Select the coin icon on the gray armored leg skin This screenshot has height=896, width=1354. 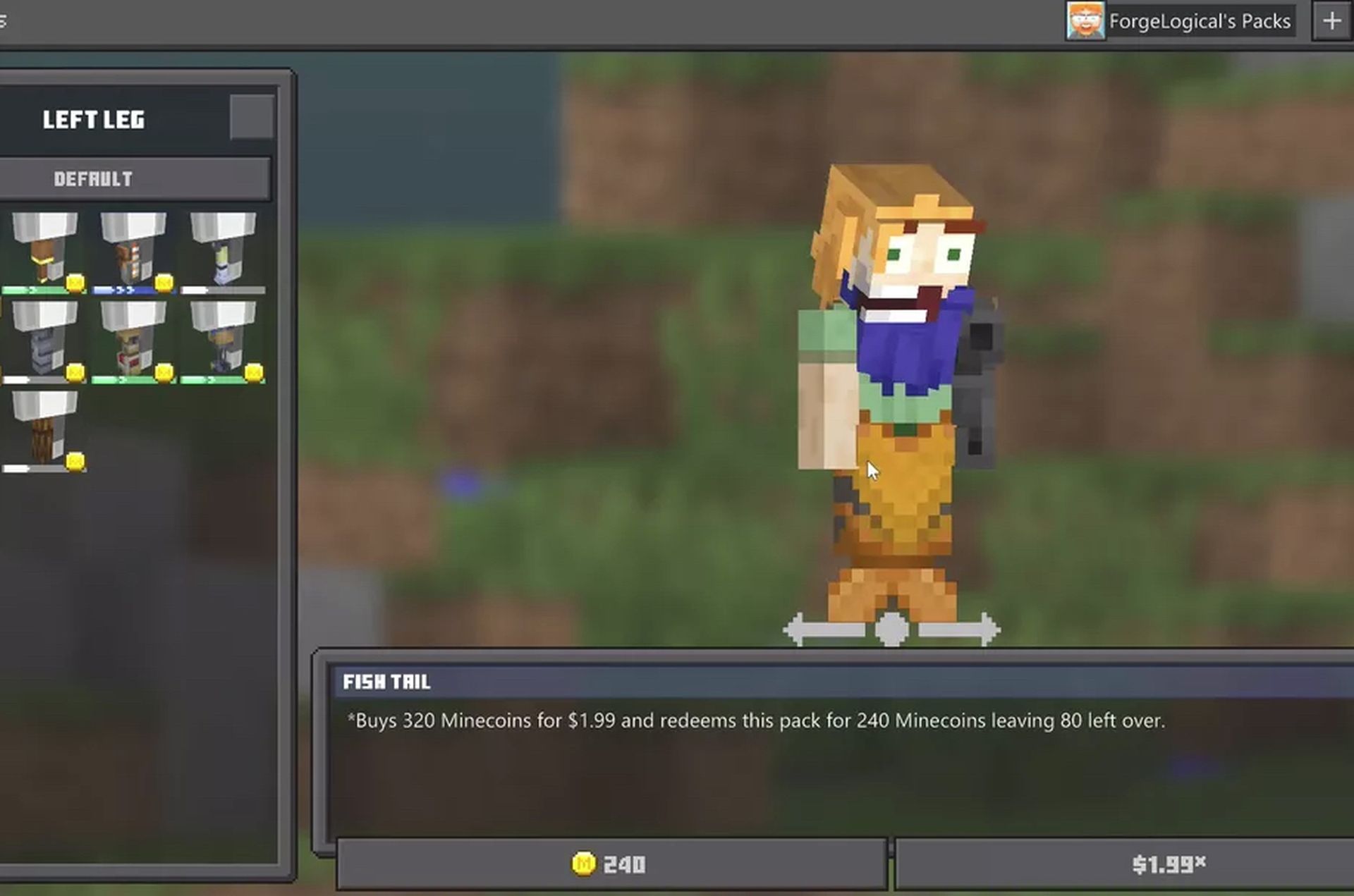coord(75,373)
